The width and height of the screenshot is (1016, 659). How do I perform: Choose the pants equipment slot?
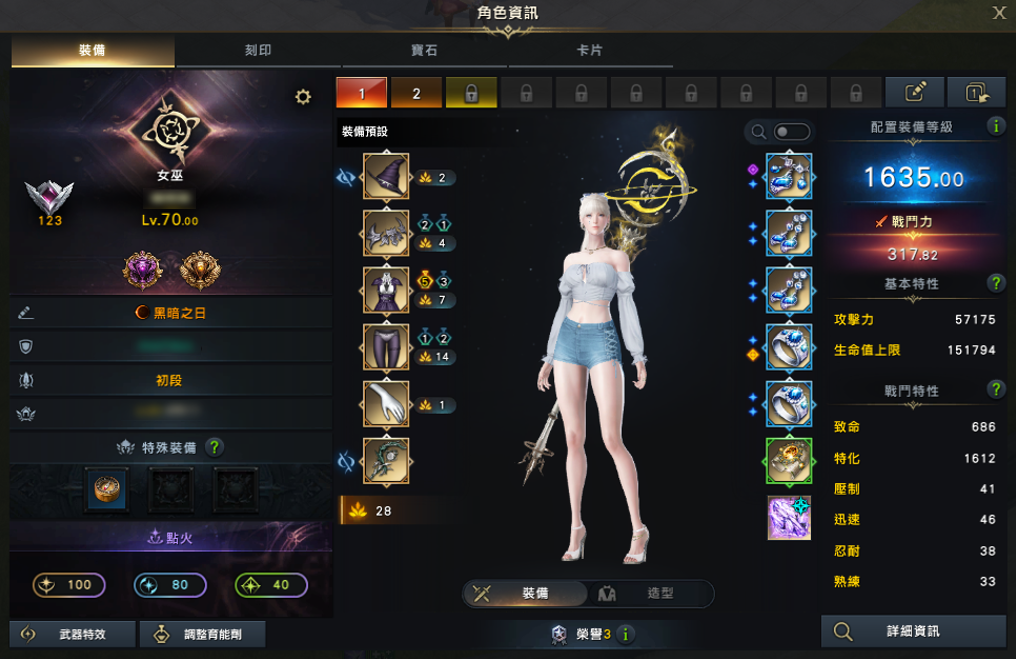click(386, 348)
